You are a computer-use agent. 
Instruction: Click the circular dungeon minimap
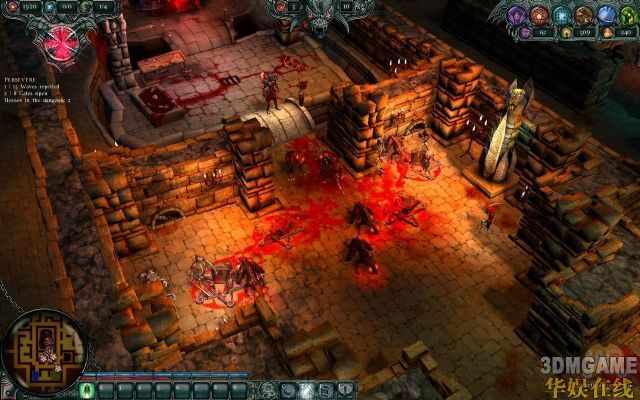(44, 349)
